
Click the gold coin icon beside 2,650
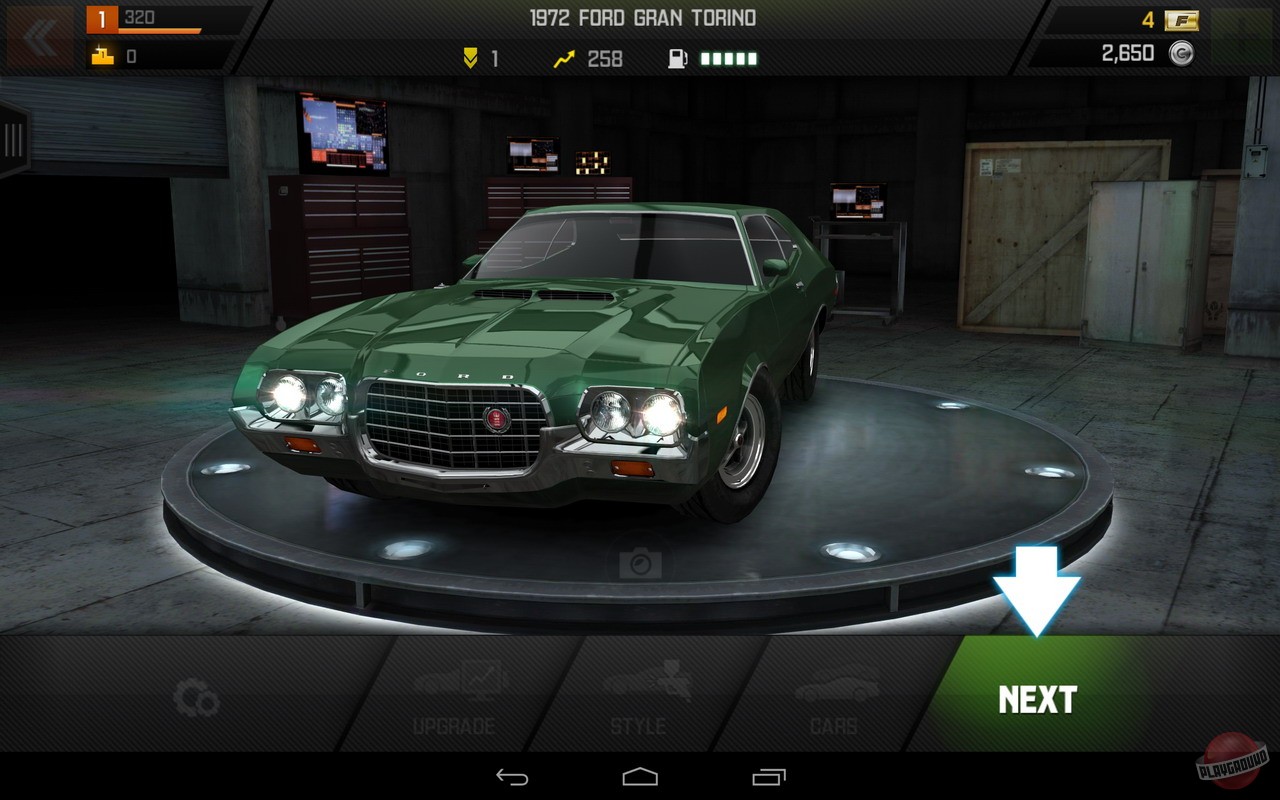click(x=1180, y=53)
